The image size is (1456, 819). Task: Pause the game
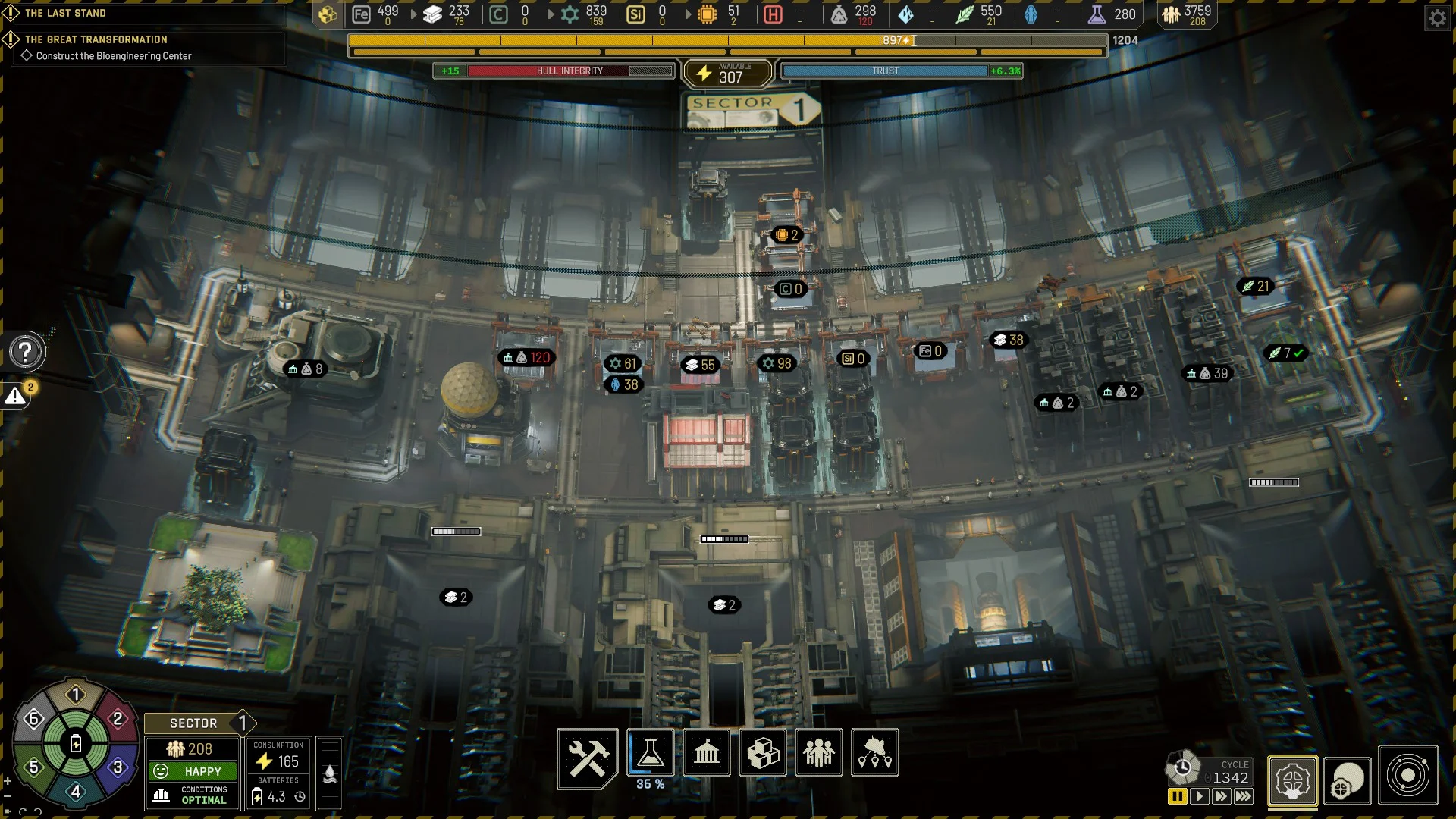coord(1177,796)
